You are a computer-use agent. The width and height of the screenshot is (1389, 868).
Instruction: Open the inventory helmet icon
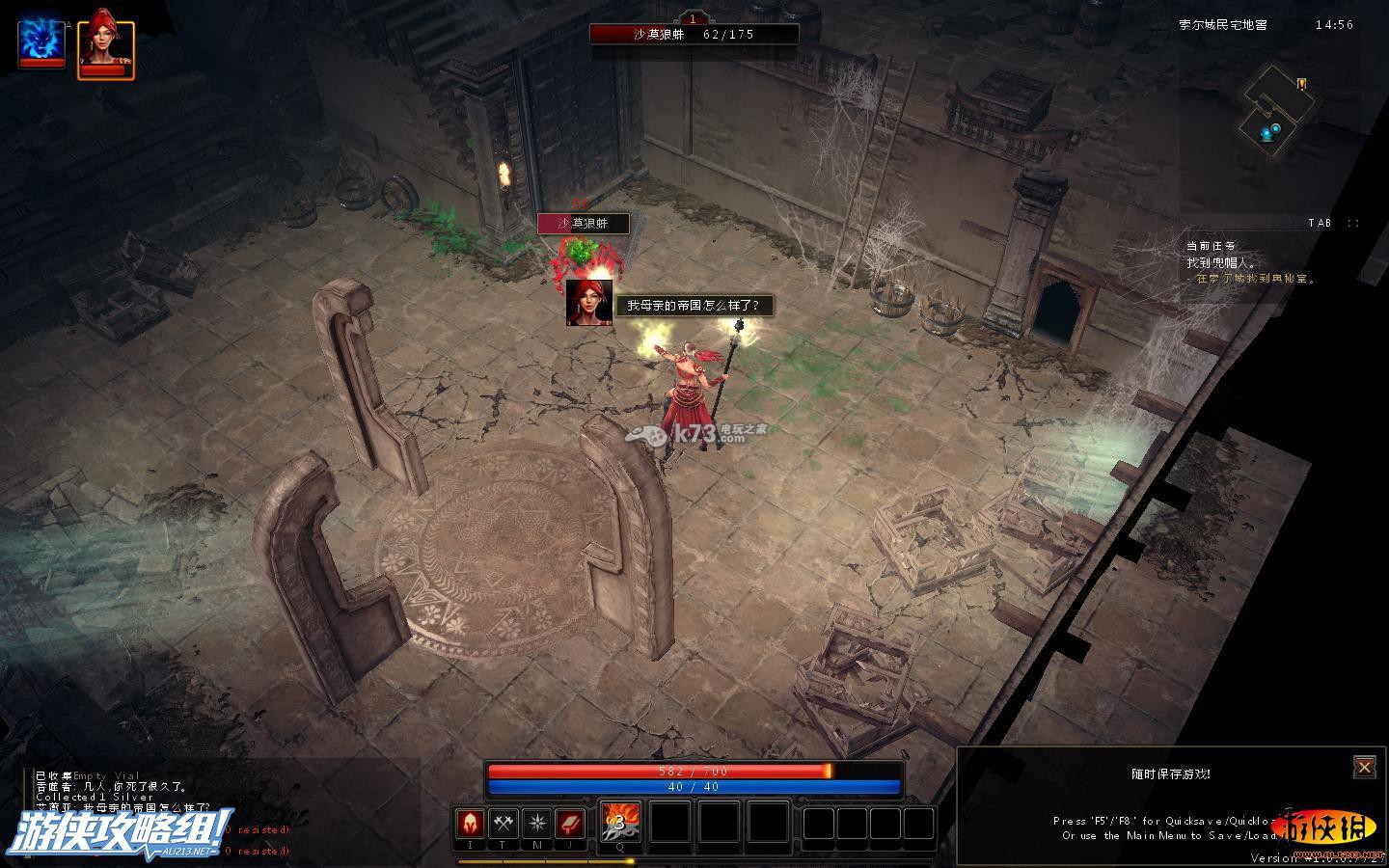[x=471, y=824]
